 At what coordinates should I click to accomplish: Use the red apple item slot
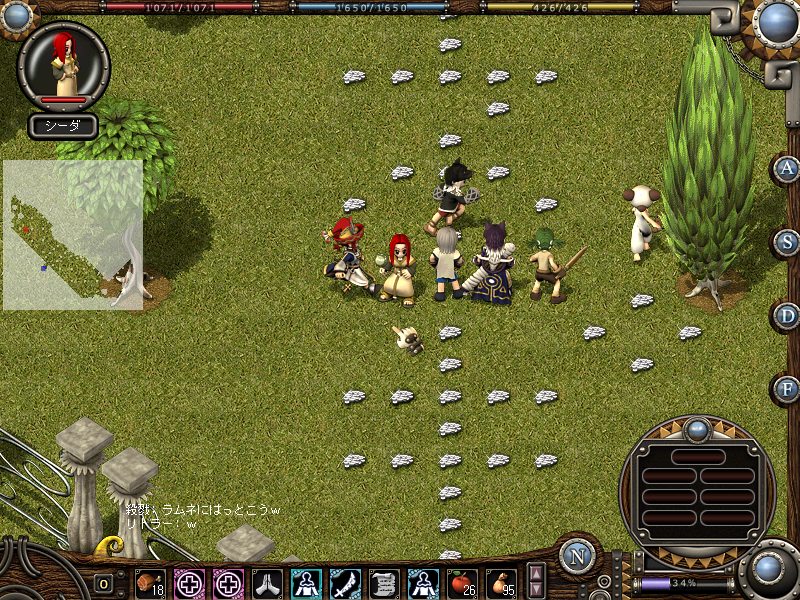[x=462, y=582]
